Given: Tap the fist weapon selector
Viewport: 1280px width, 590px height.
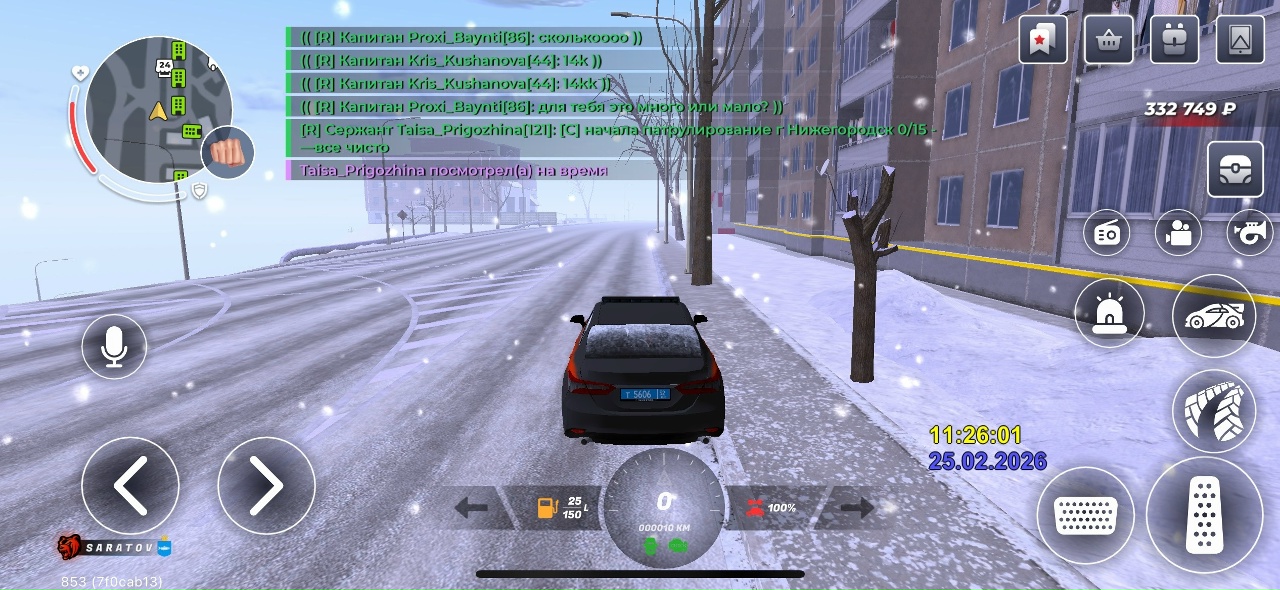Looking at the screenshot, I should (228, 153).
